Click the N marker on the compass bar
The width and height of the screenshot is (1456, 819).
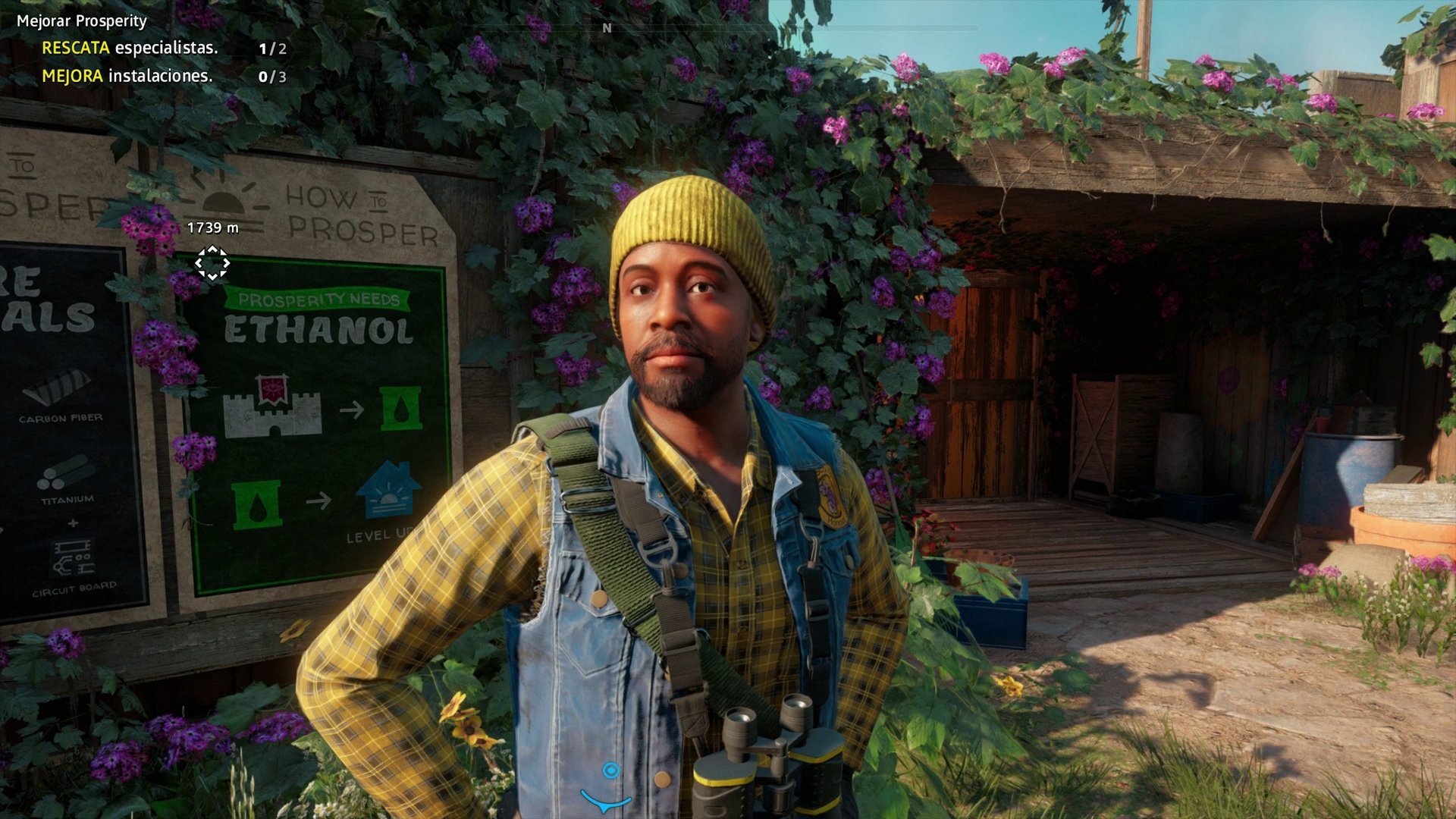(605, 29)
